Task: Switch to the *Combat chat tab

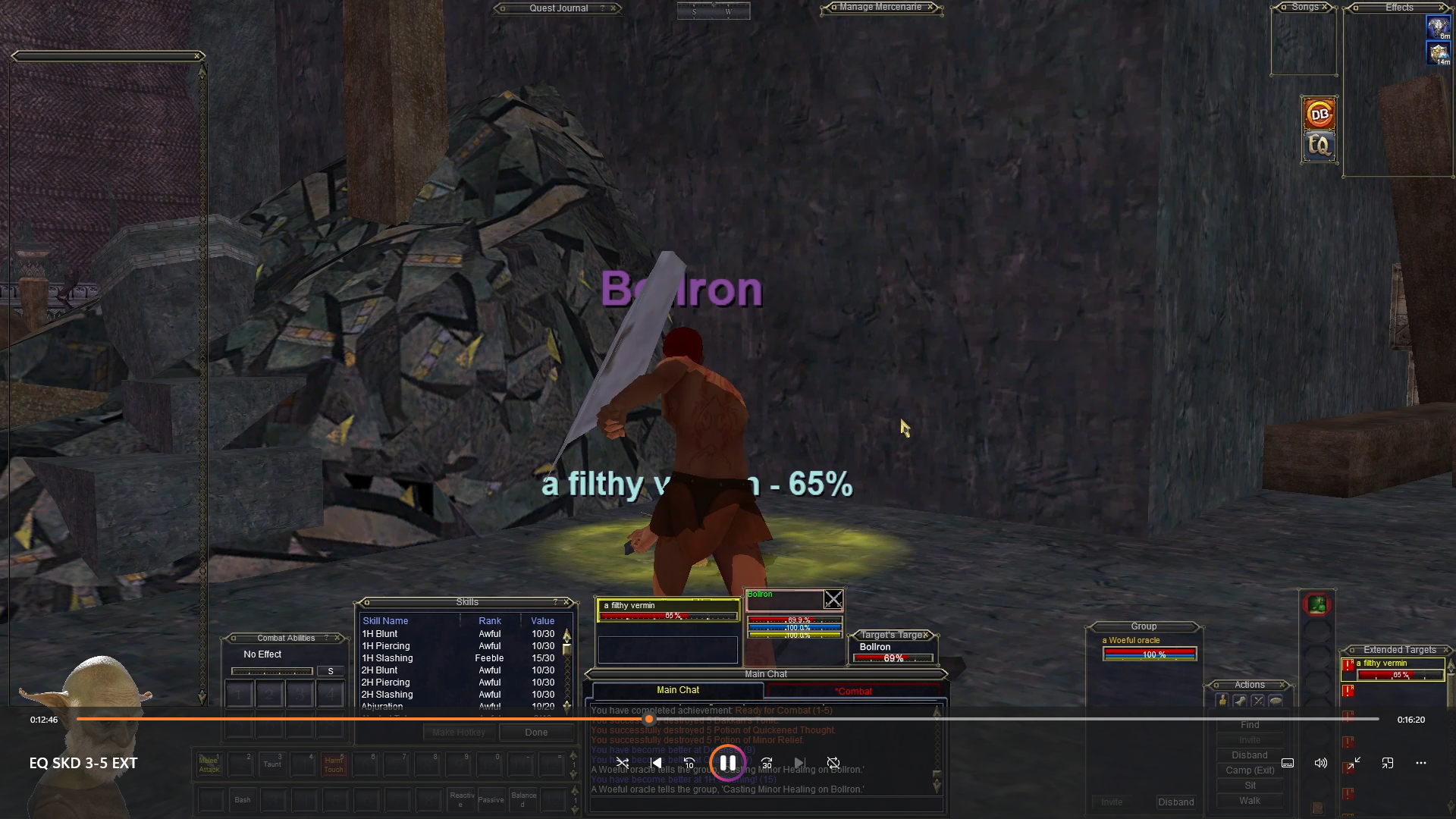Action: tap(853, 691)
